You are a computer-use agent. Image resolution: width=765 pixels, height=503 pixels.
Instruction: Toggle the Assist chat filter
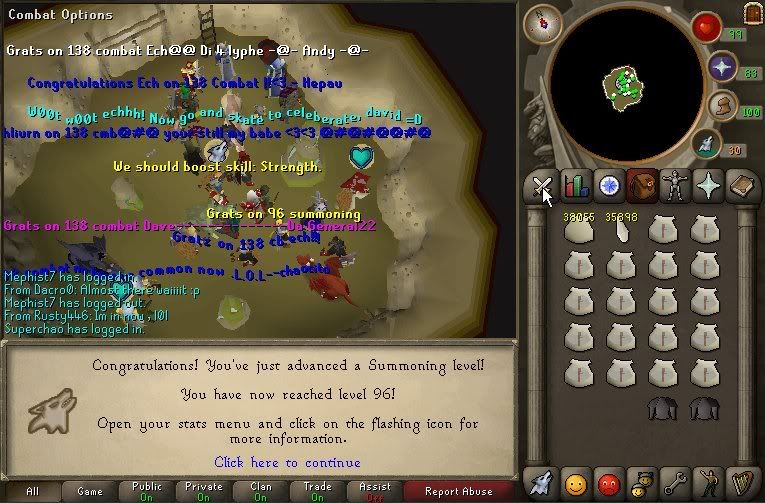click(x=374, y=492)
